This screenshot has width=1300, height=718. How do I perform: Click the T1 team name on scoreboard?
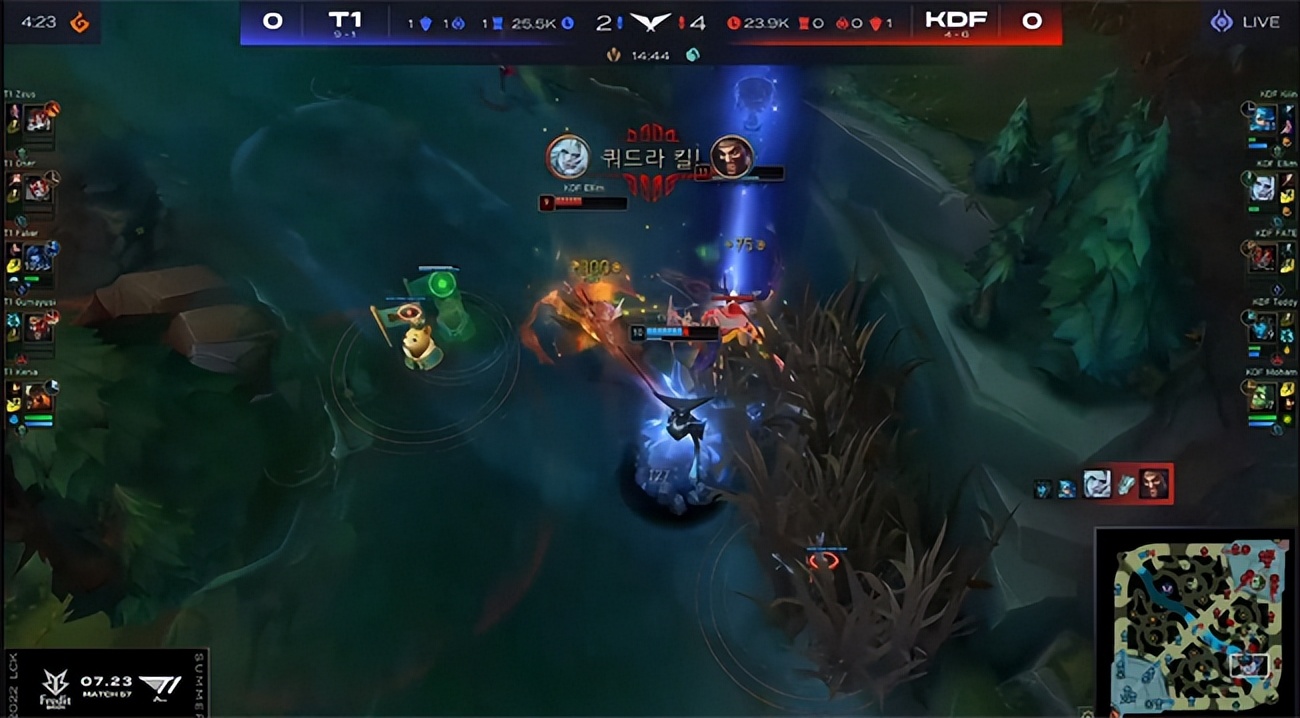coord(345,20)
